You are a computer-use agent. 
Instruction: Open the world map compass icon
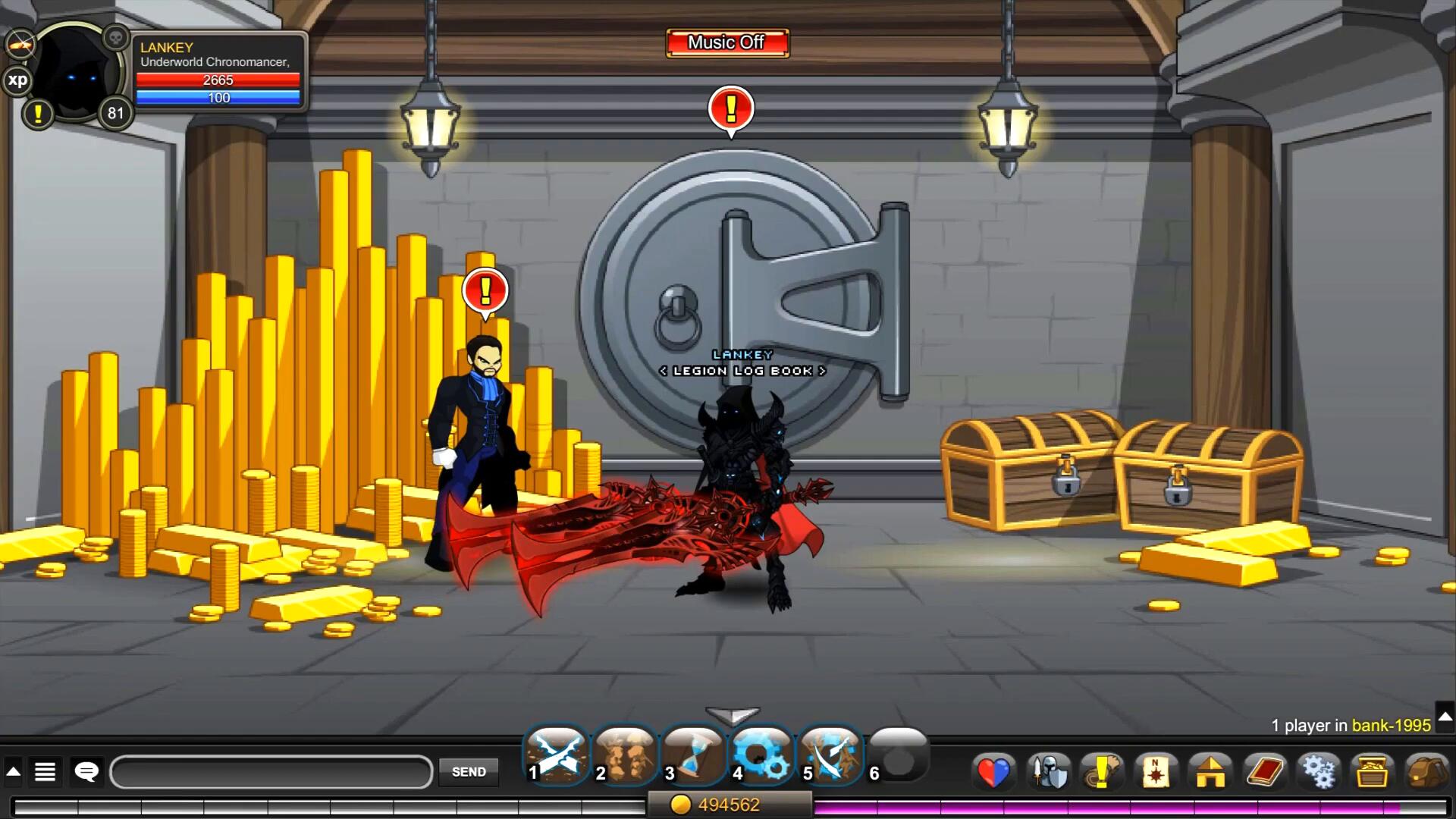[x=1156, y=772]
